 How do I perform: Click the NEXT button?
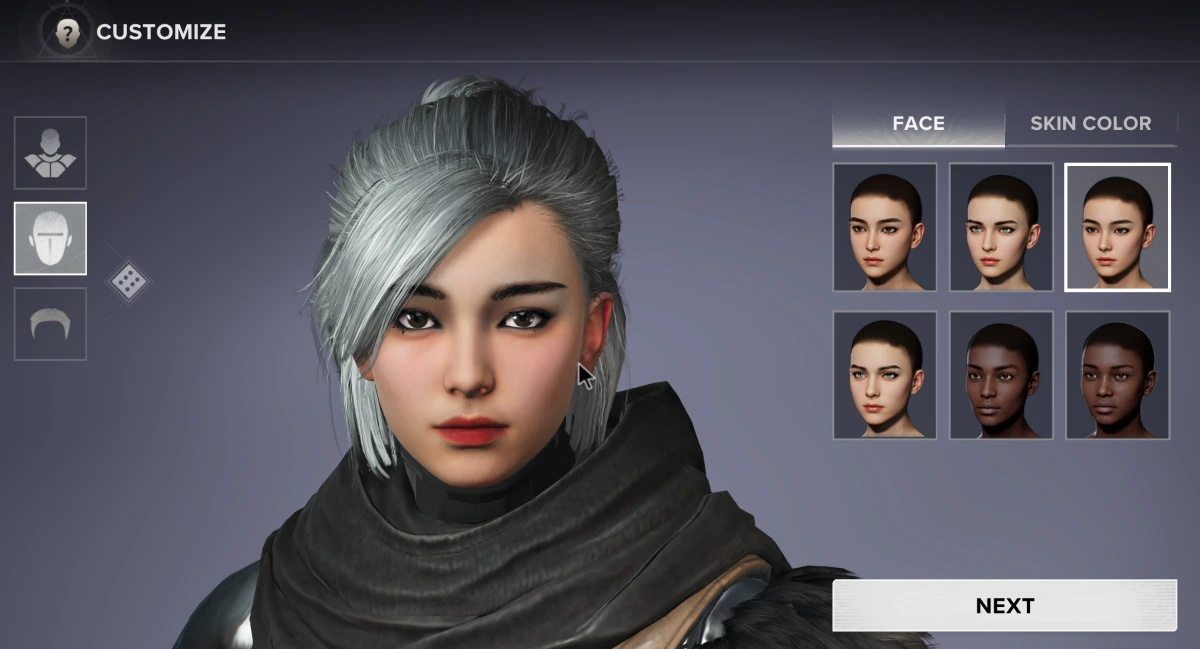pyautogui.click(x=1004, y=606)
